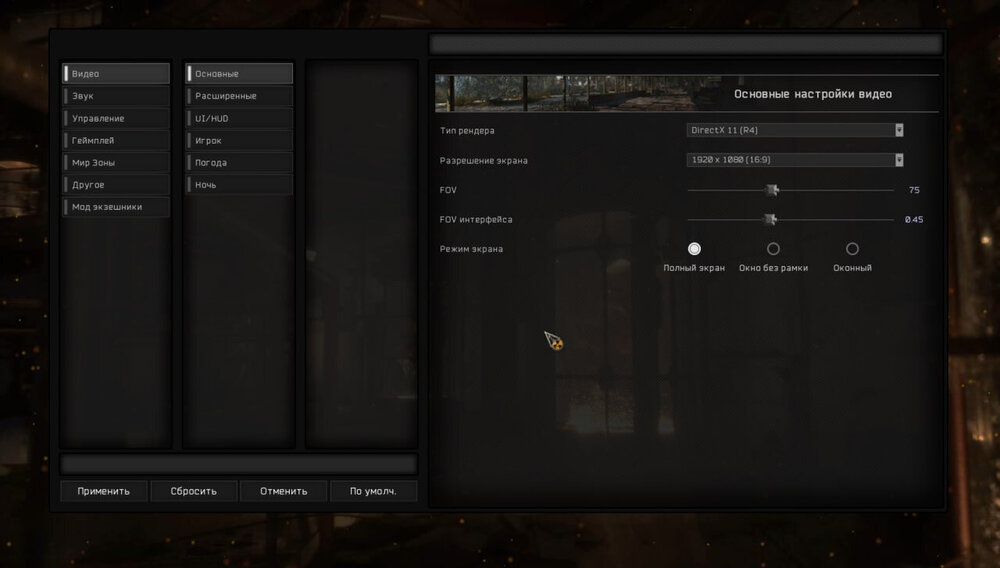
Task: Open the Другое settings category
Action: click(x=116, y=185)
